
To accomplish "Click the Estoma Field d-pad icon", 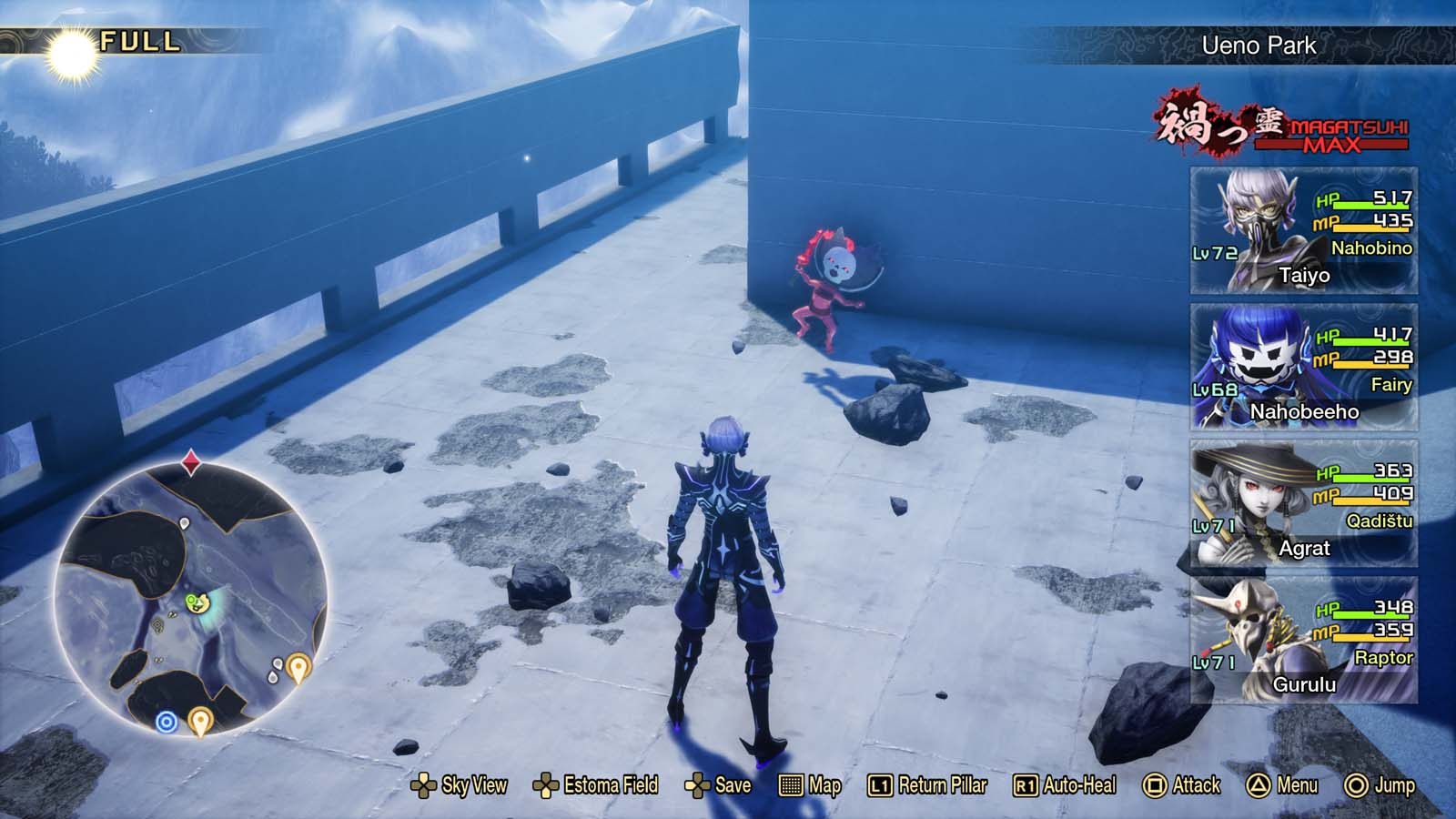I will [547, 784].
